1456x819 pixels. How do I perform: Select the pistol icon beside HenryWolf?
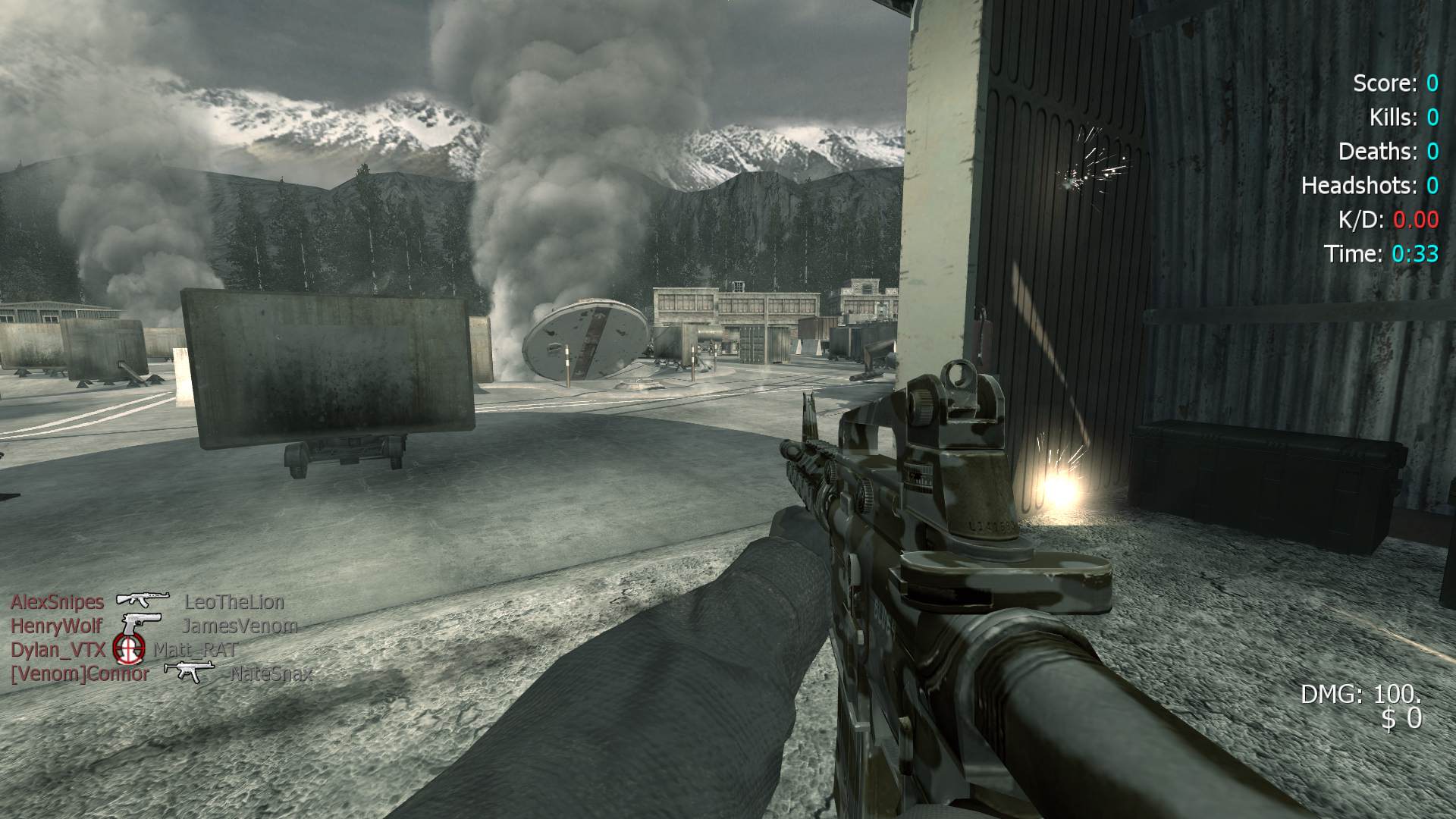click(142, 625)
